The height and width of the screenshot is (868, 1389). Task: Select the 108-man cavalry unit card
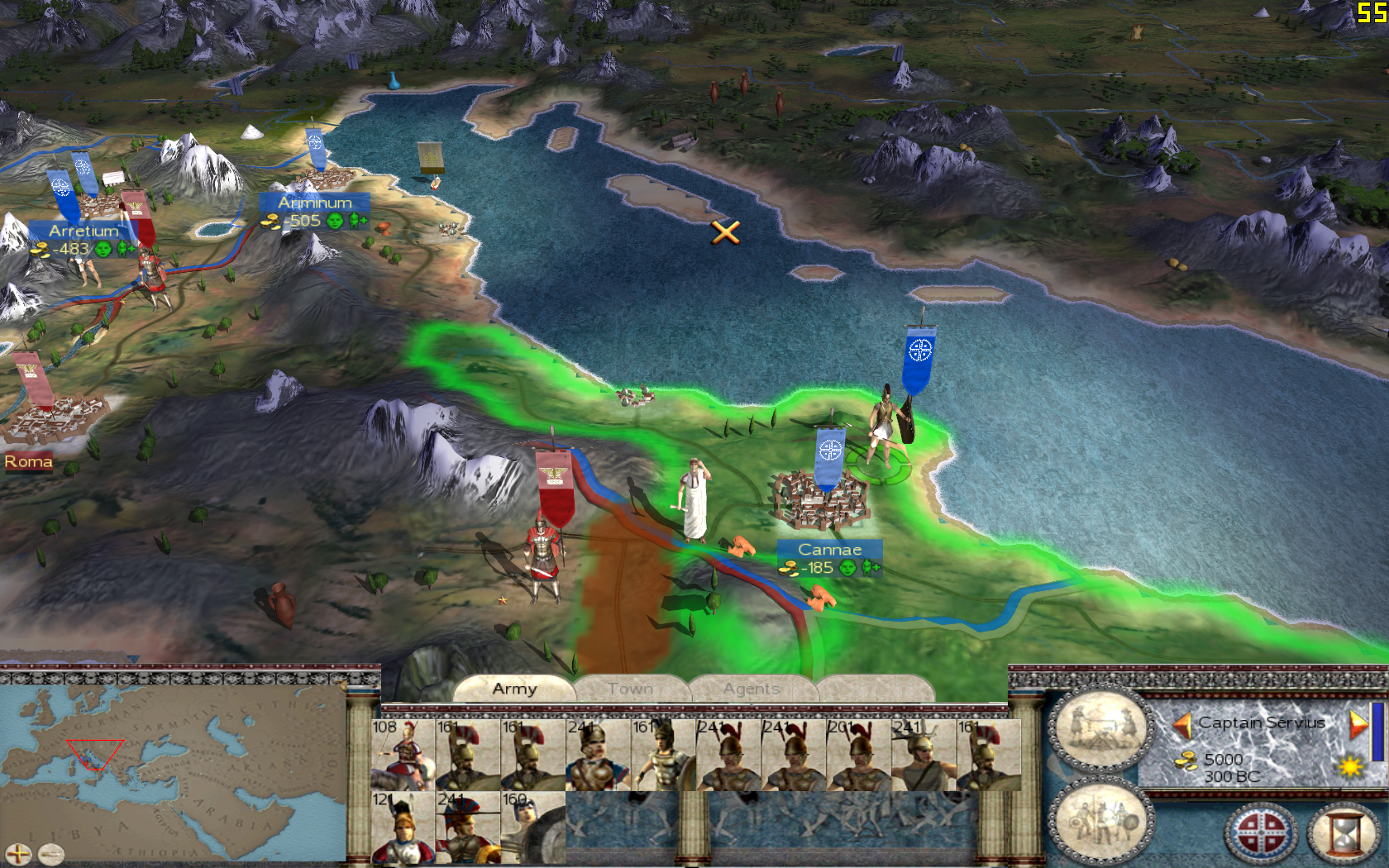(x=403, y=755)
